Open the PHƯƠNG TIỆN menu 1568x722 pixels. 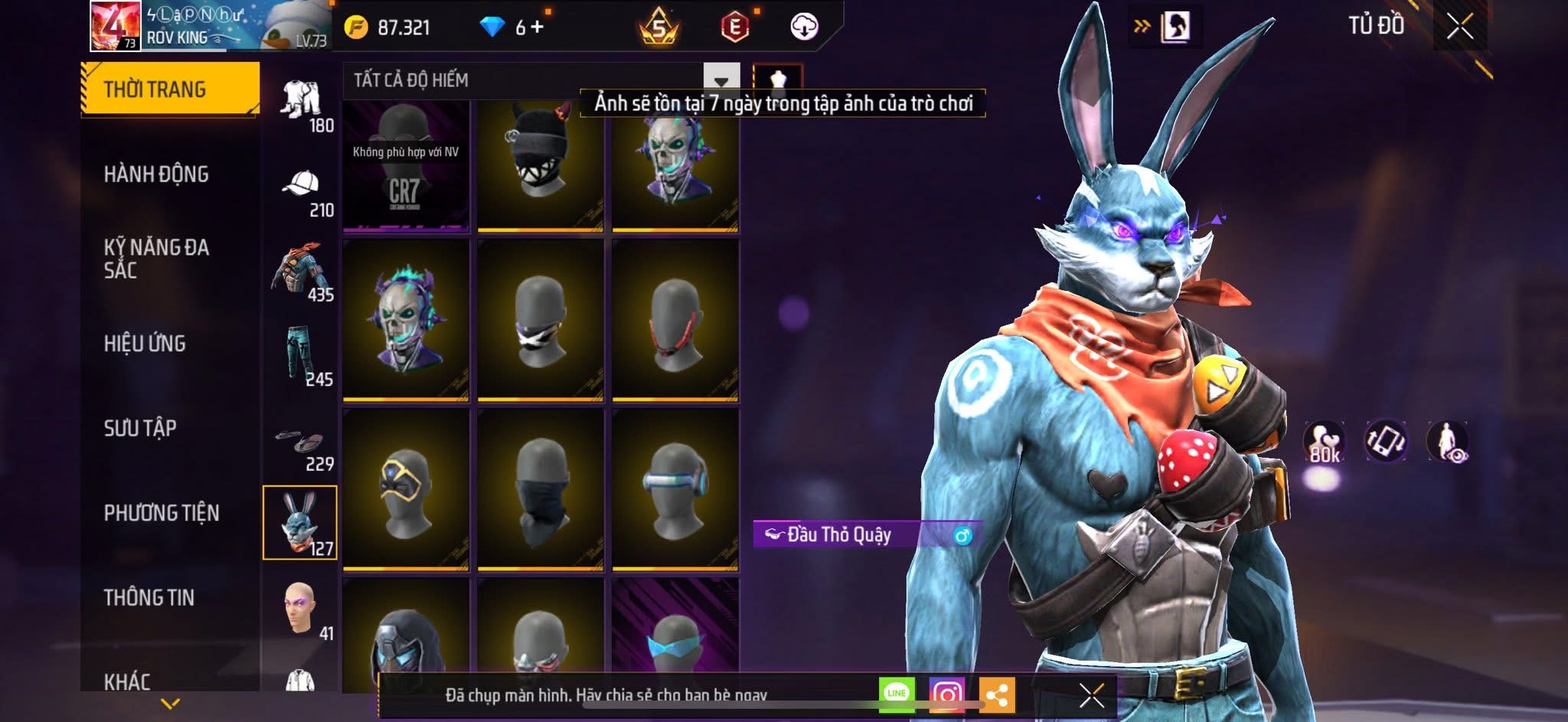tap(162, 513)
